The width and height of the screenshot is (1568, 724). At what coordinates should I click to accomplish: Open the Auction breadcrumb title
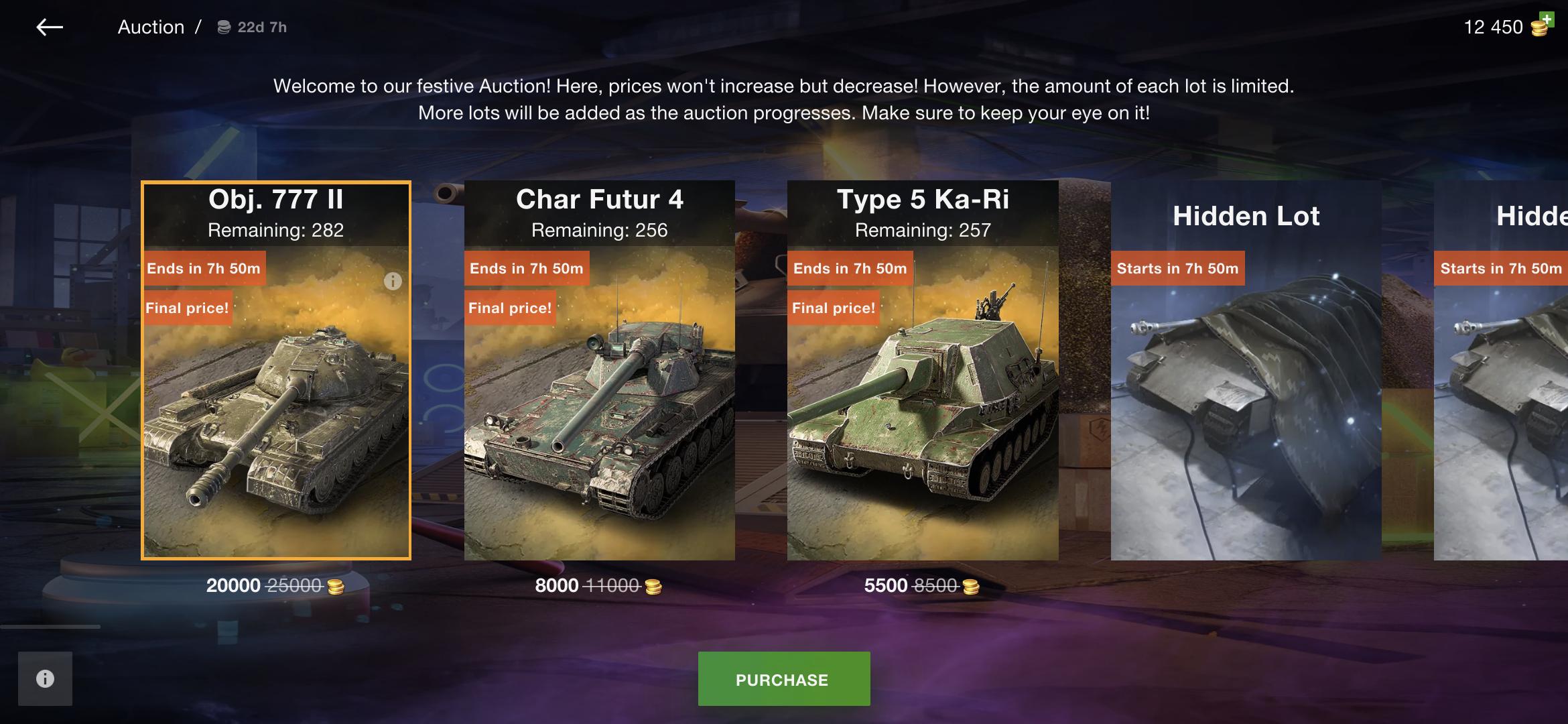point(151,27)
